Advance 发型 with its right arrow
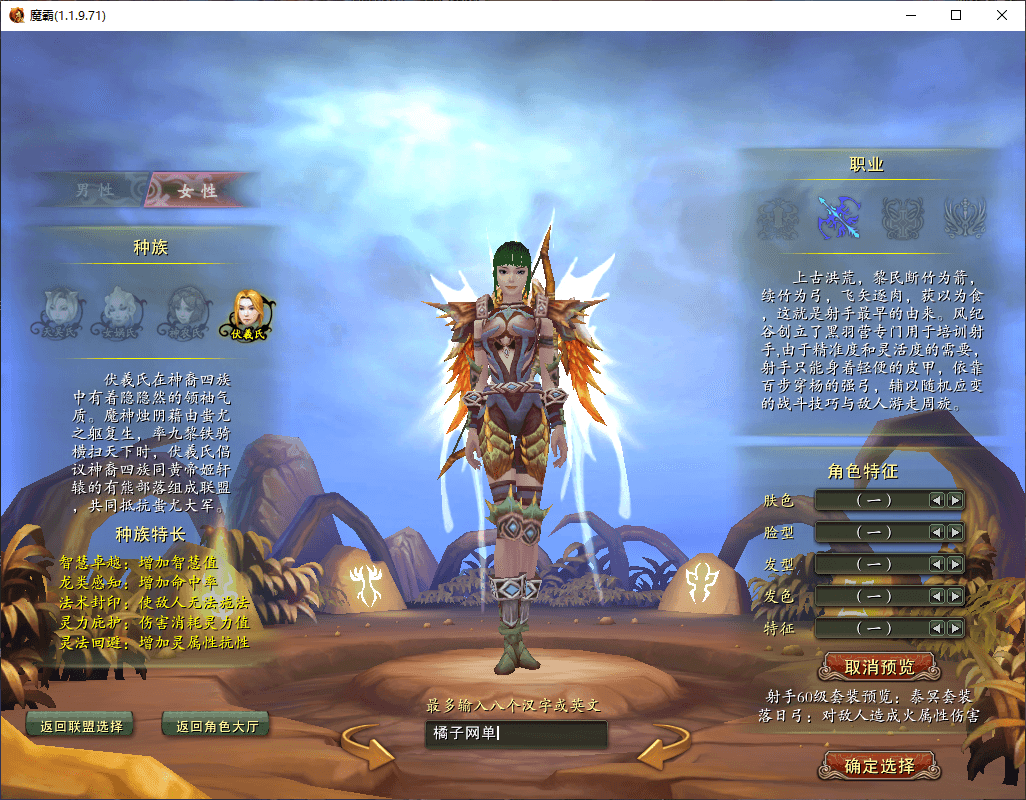Screen dimensions: 1026x800 (955, 564)
